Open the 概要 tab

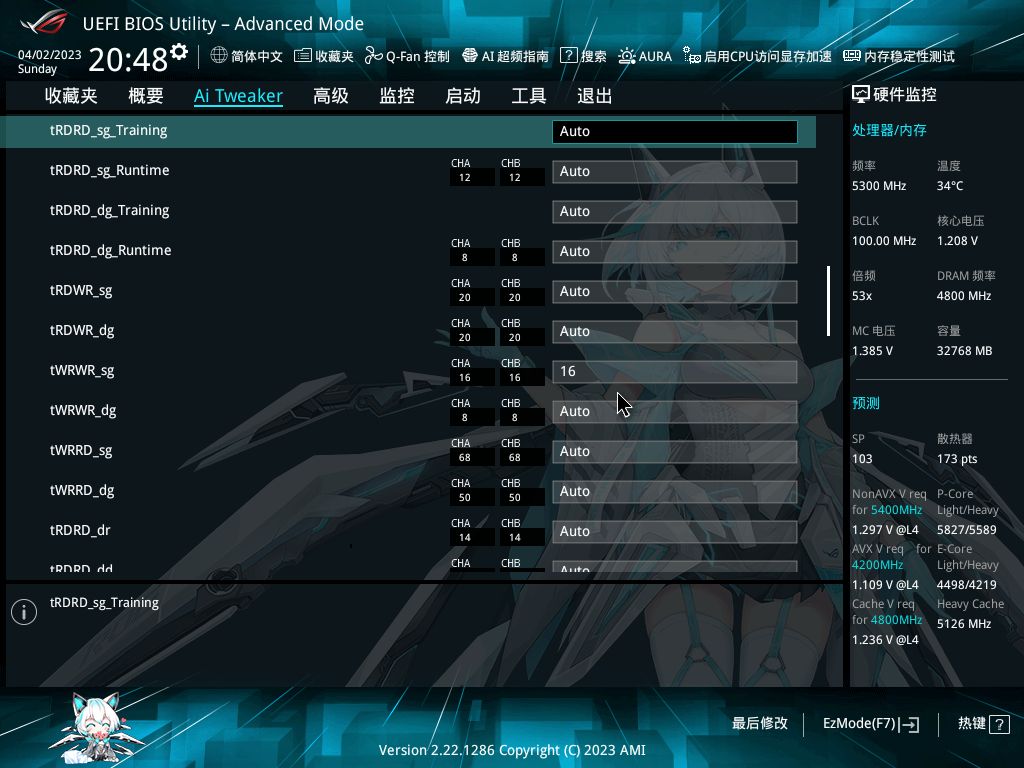[146, 96]
